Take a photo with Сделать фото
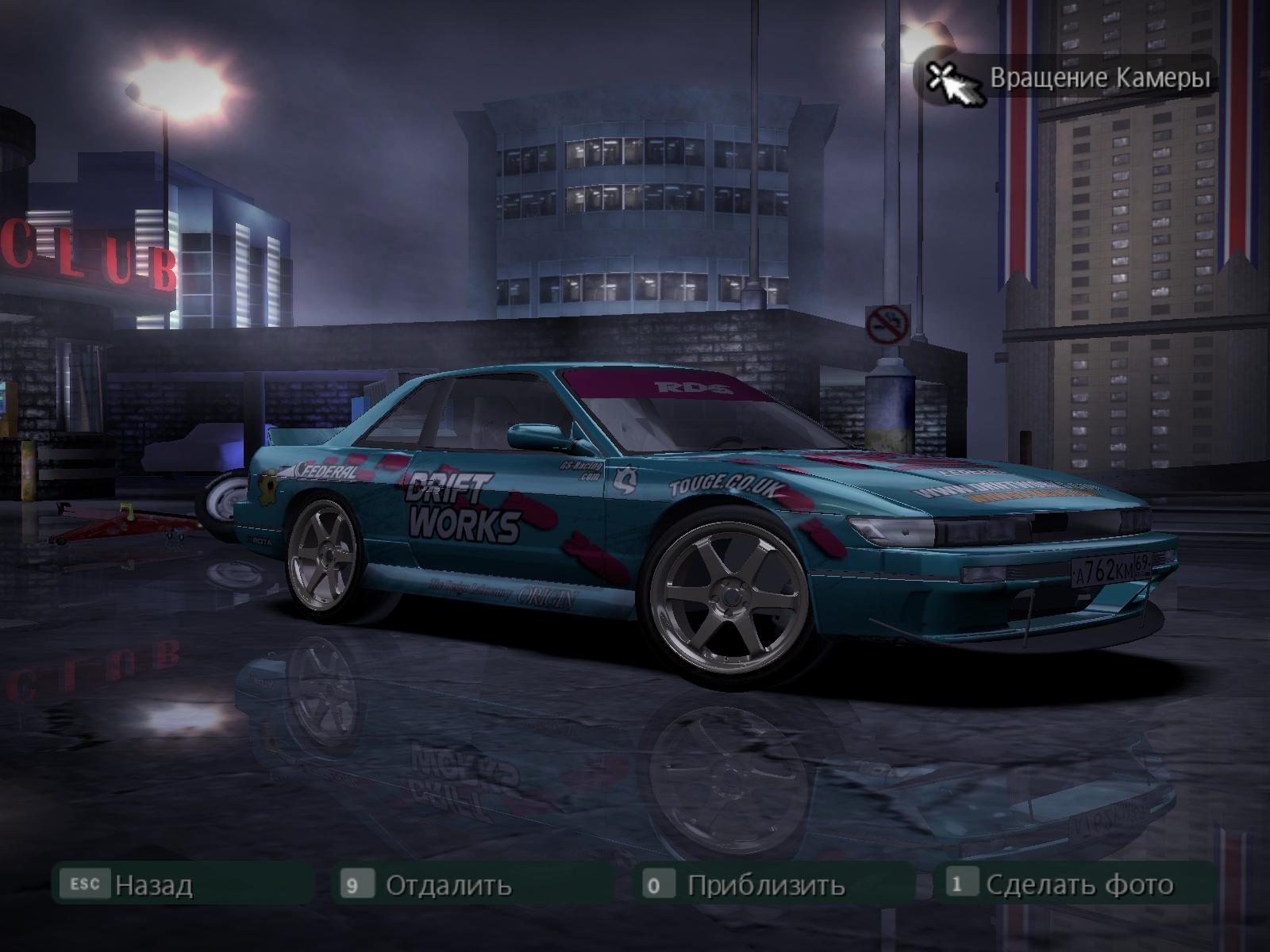The height and width of the screenshot is (952, 1270). [x=1078, y=884]
